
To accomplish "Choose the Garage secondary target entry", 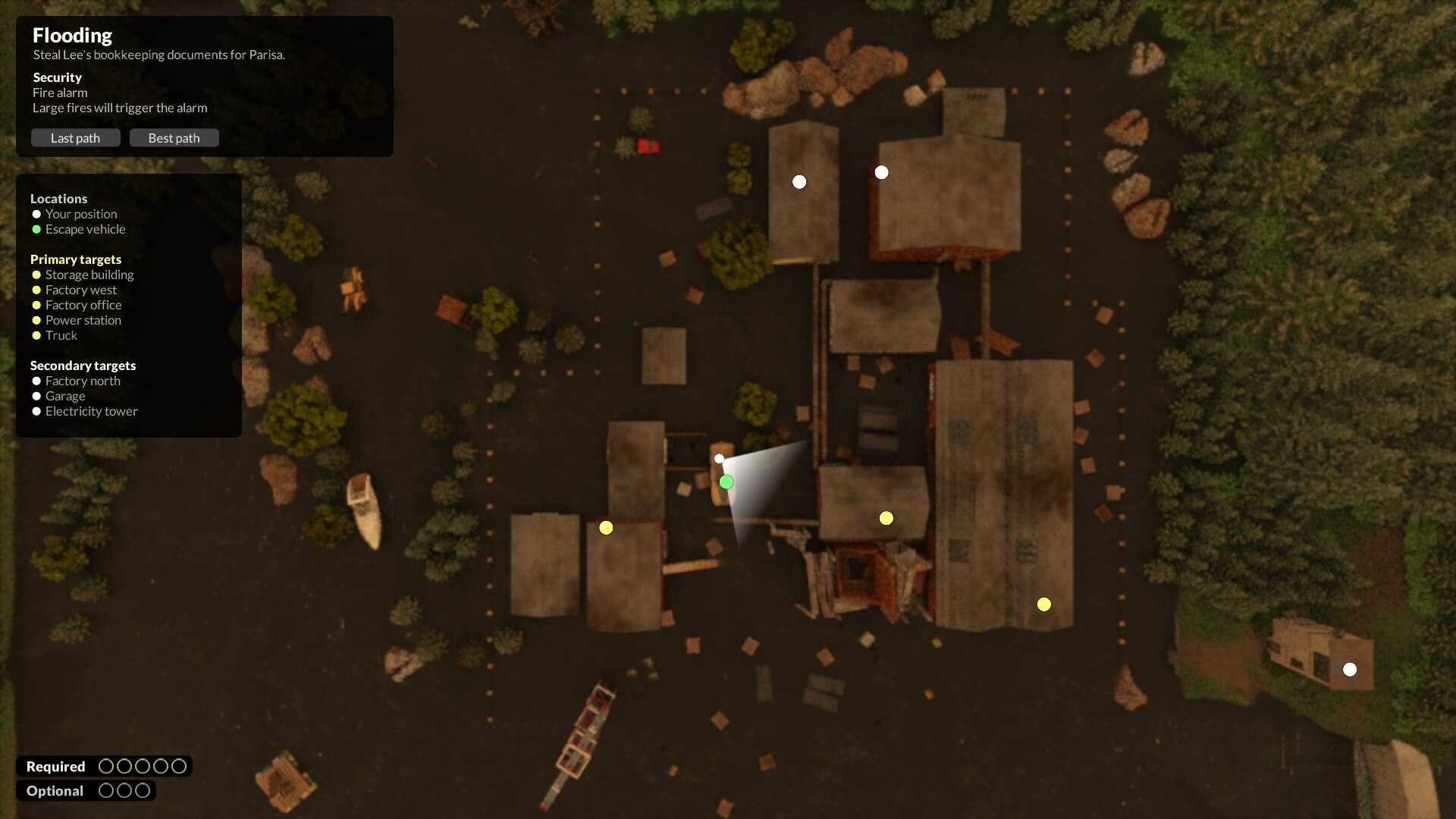I will tap(64, 396).
